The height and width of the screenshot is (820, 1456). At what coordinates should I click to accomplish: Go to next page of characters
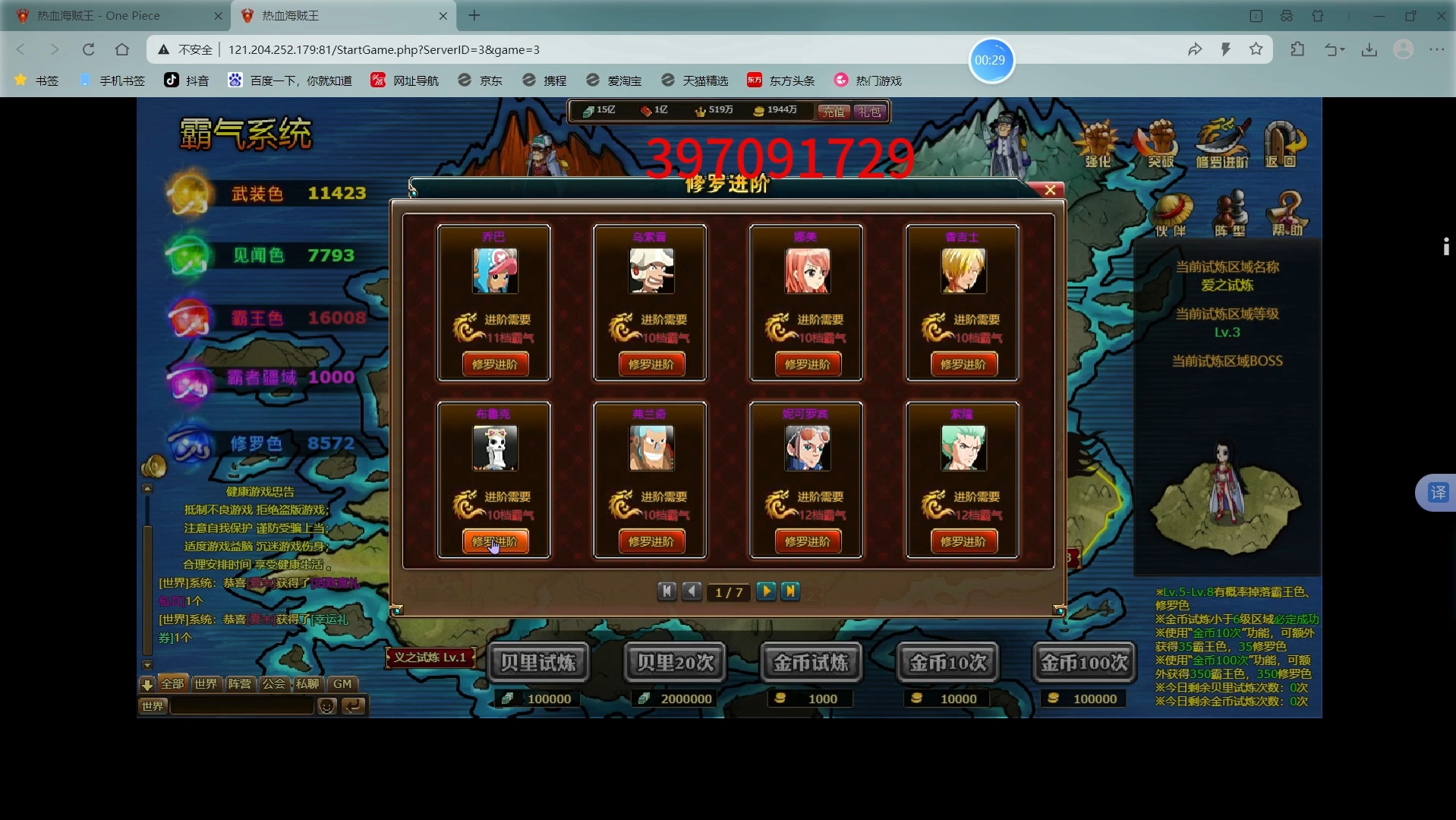point(766,591)
